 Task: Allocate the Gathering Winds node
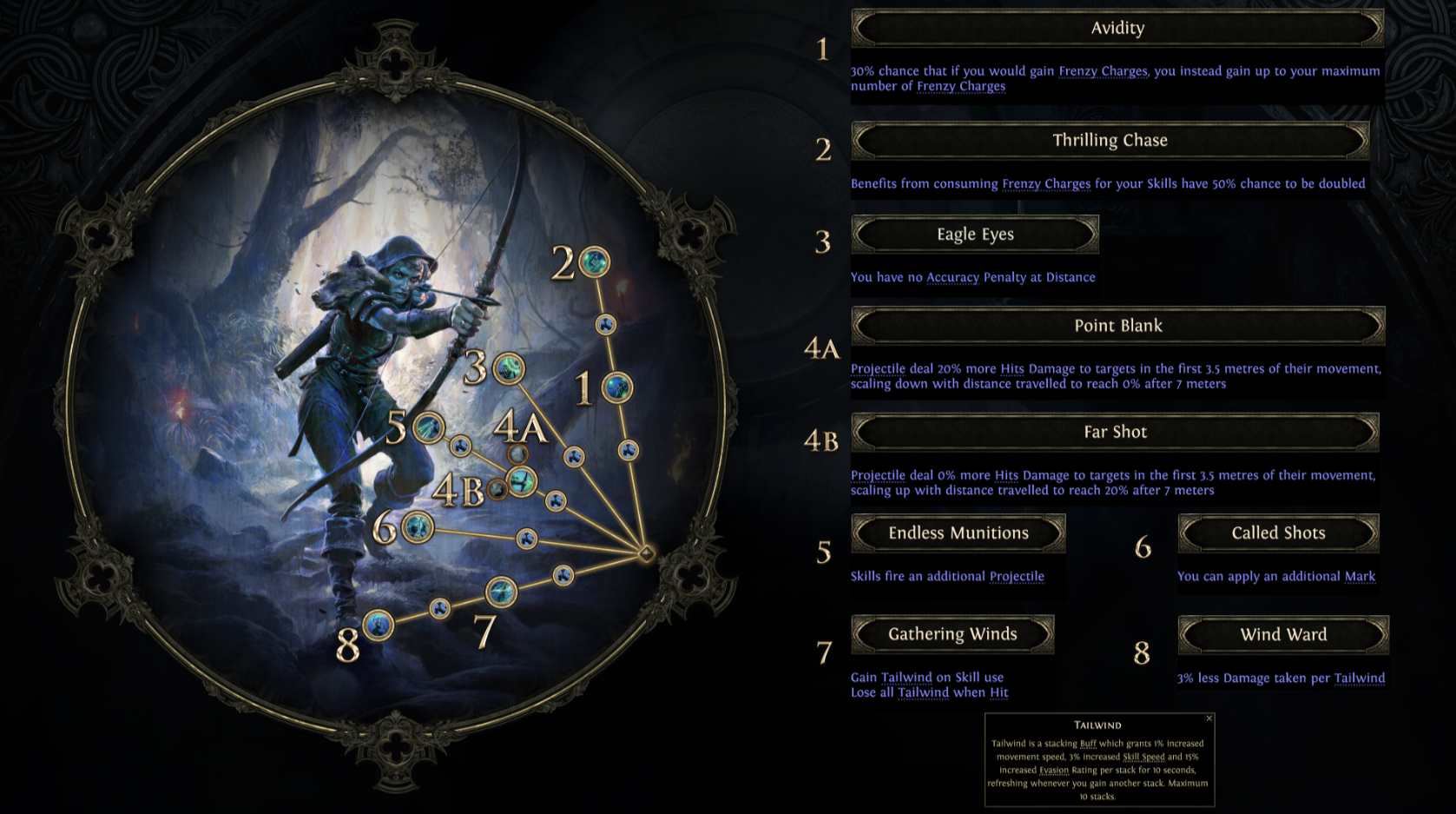[501, 592]
